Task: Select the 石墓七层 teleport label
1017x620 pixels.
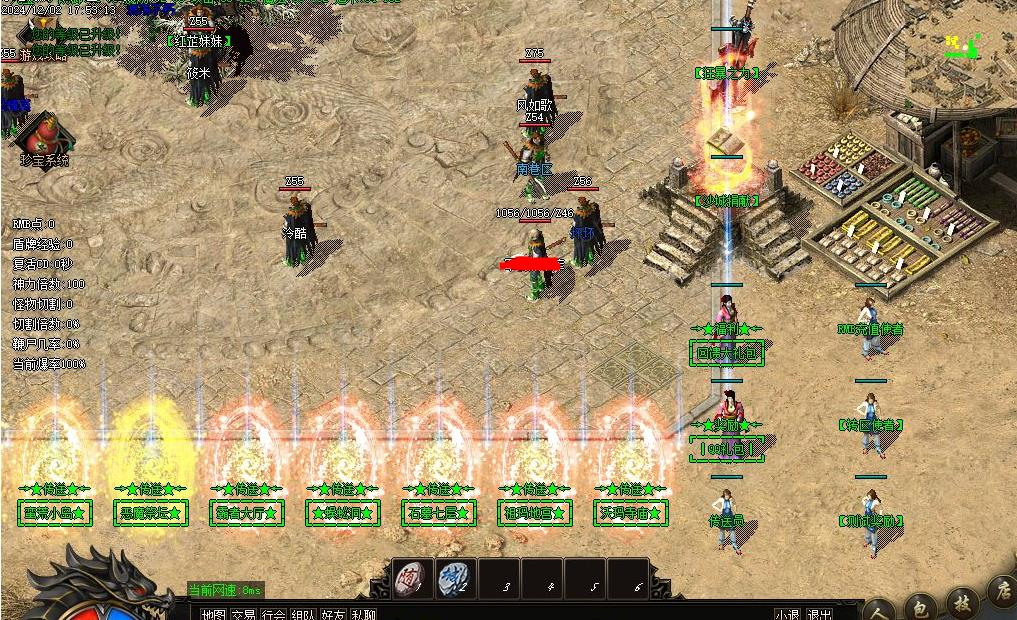Action: [438, 514]
